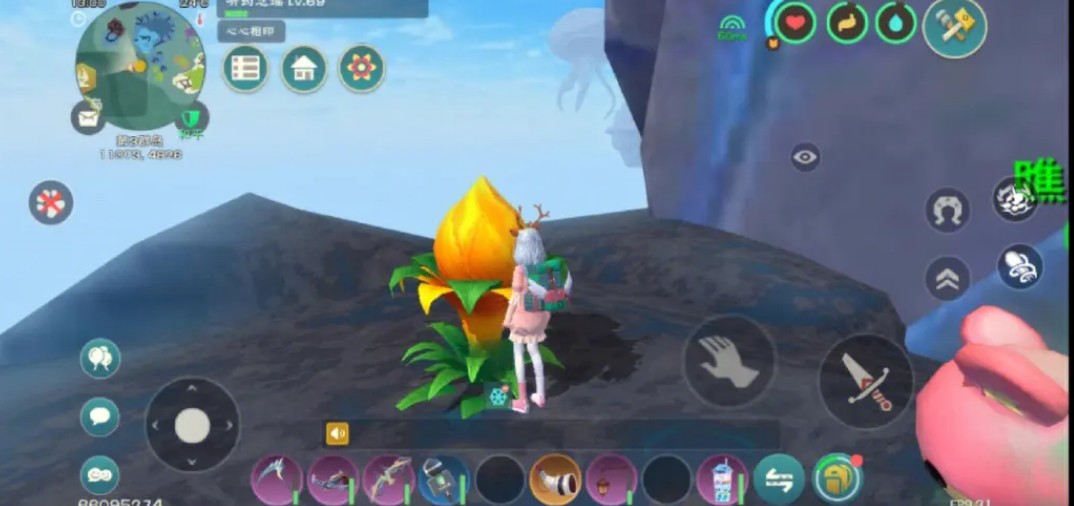1074x506 pixels.
Task: Open the list menu button
Action: tap(245, 69)
